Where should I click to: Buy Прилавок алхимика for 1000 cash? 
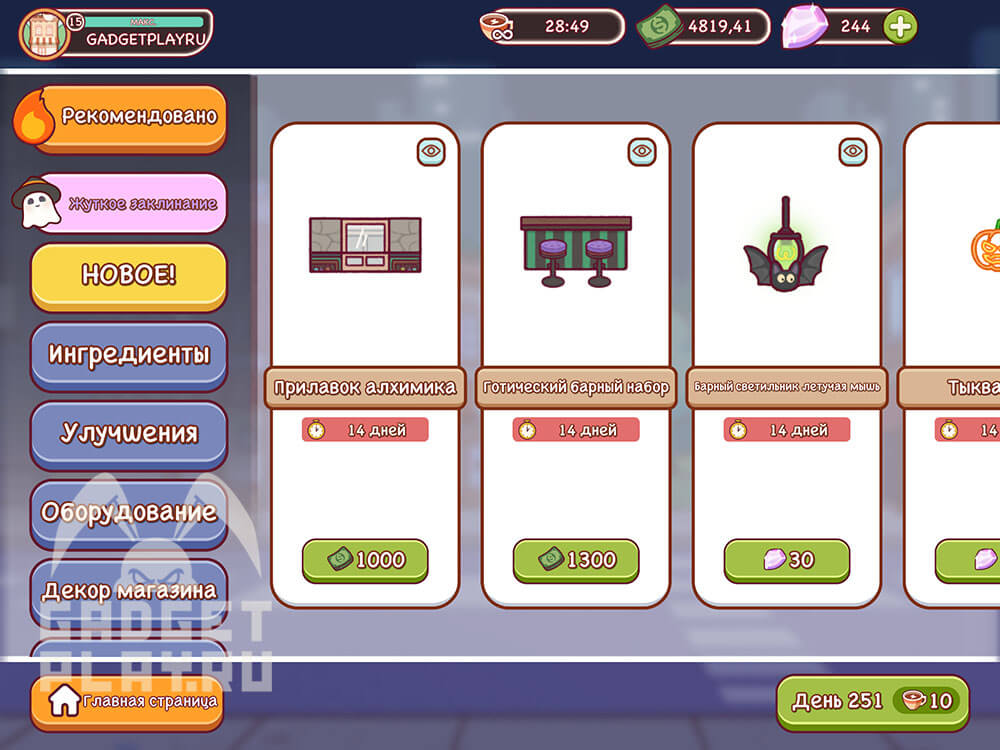point(365,560)
